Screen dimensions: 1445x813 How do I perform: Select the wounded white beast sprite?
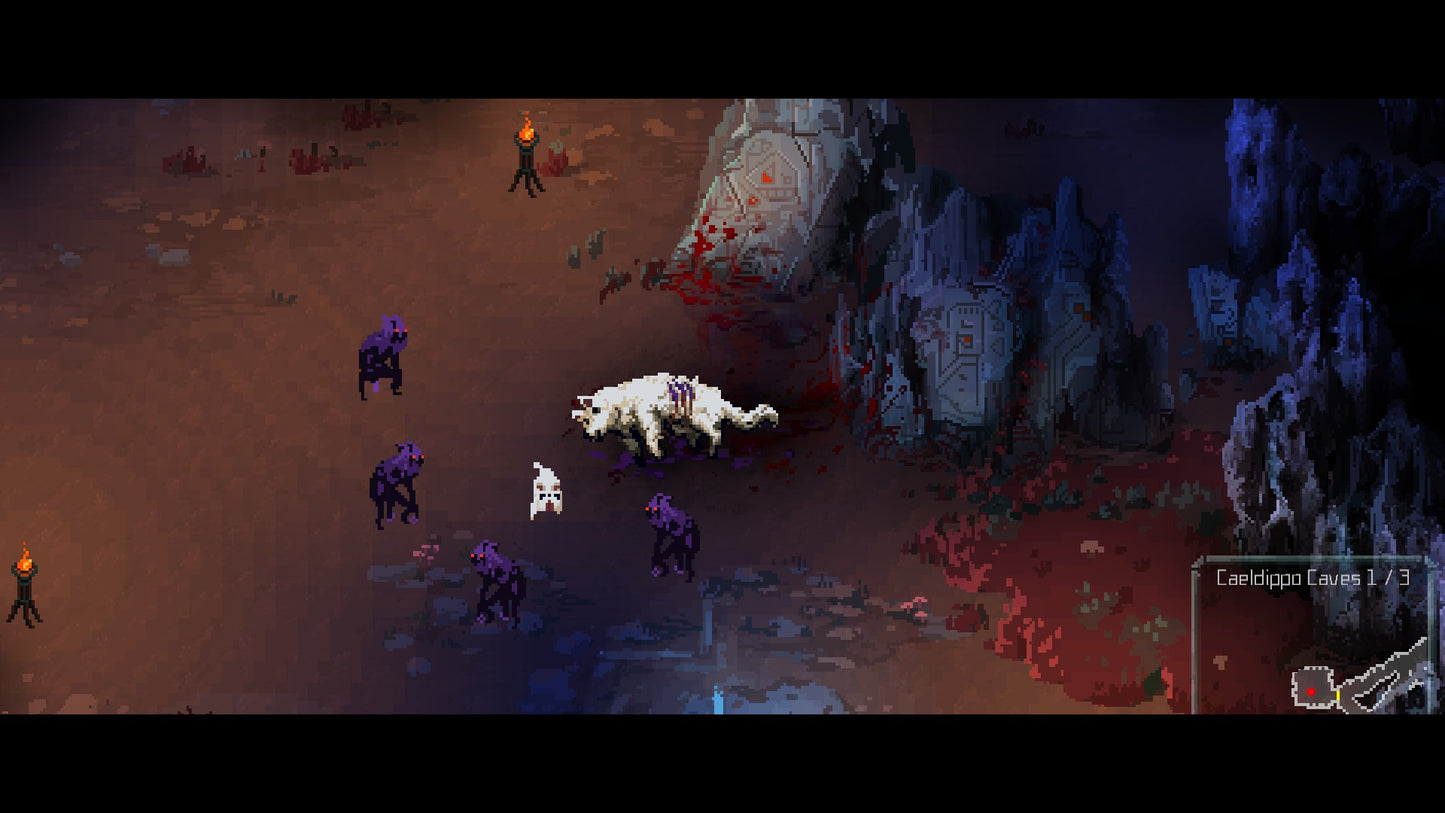coord(670,415)
